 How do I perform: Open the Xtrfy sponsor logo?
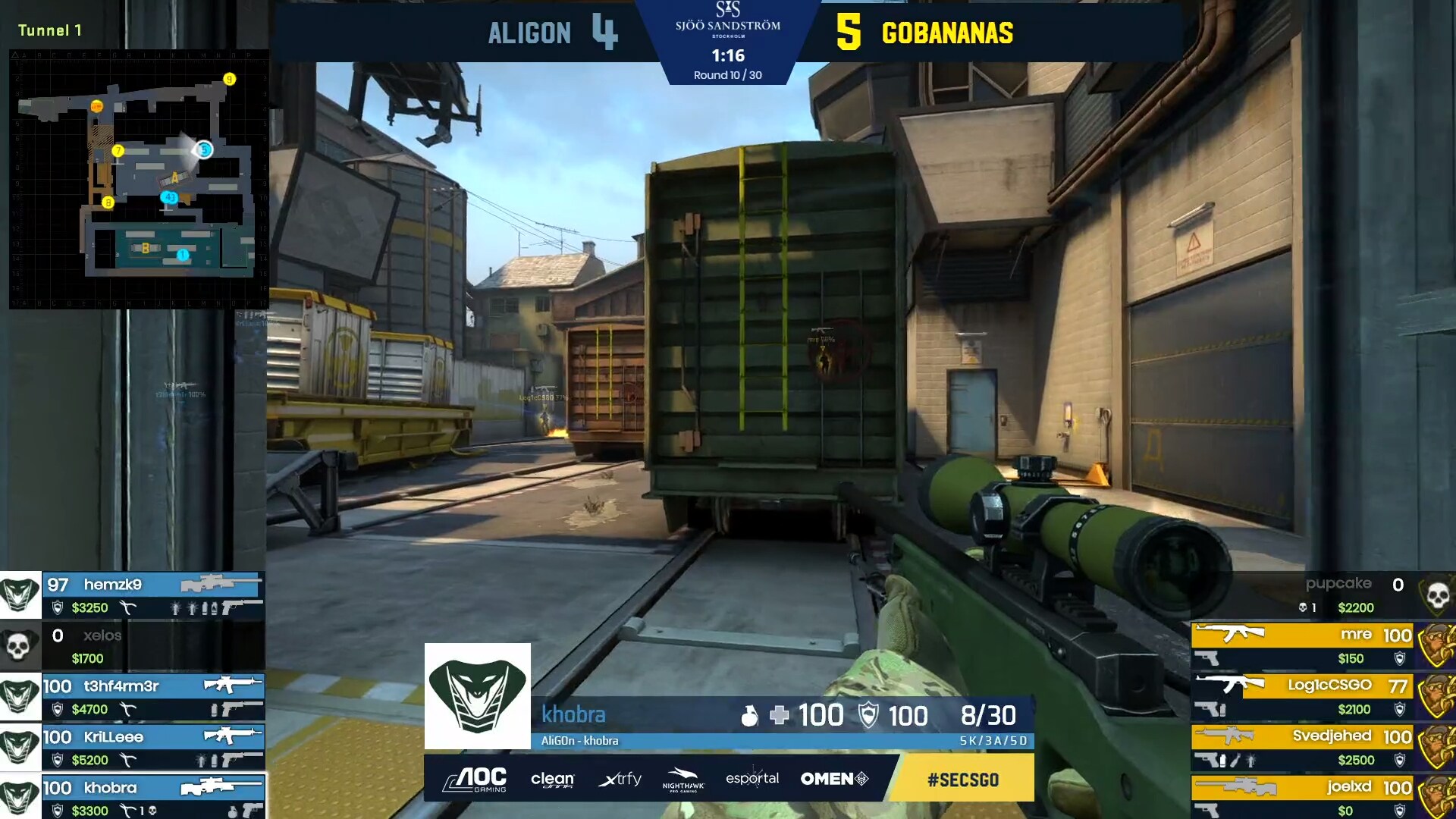click(x=620, y=779)
